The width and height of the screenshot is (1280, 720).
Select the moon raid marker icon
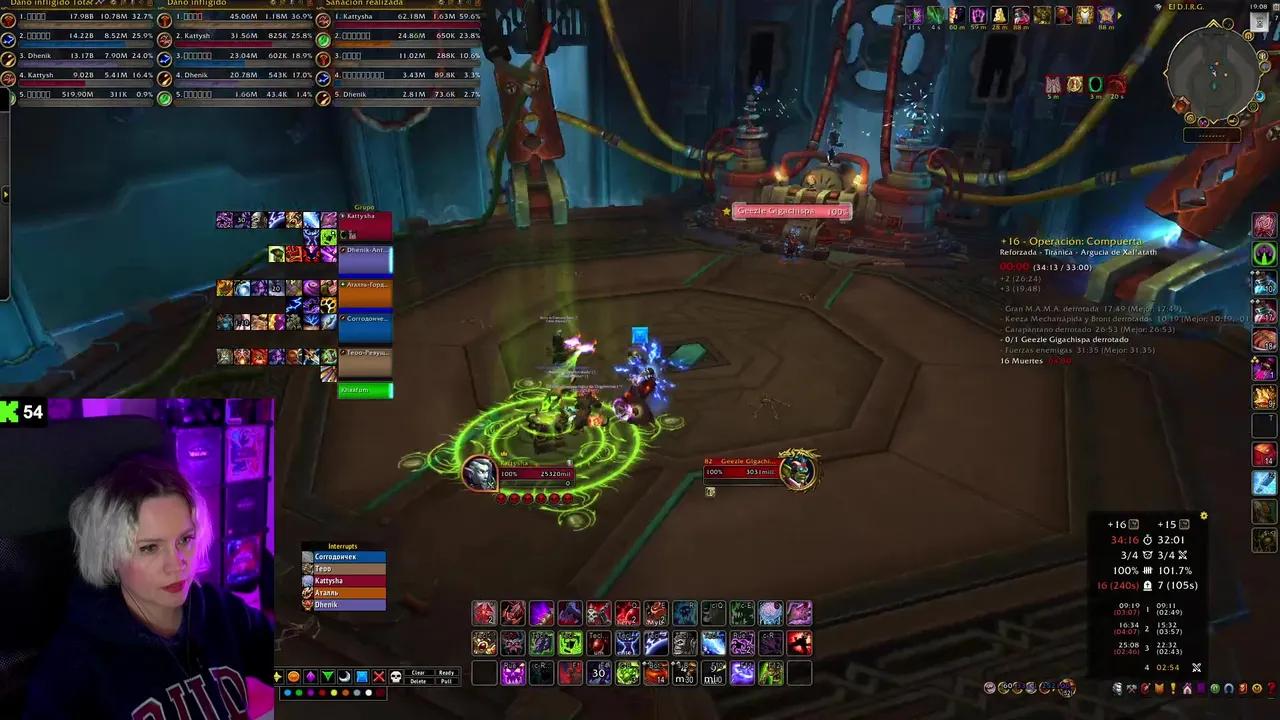tap(344, 676)
